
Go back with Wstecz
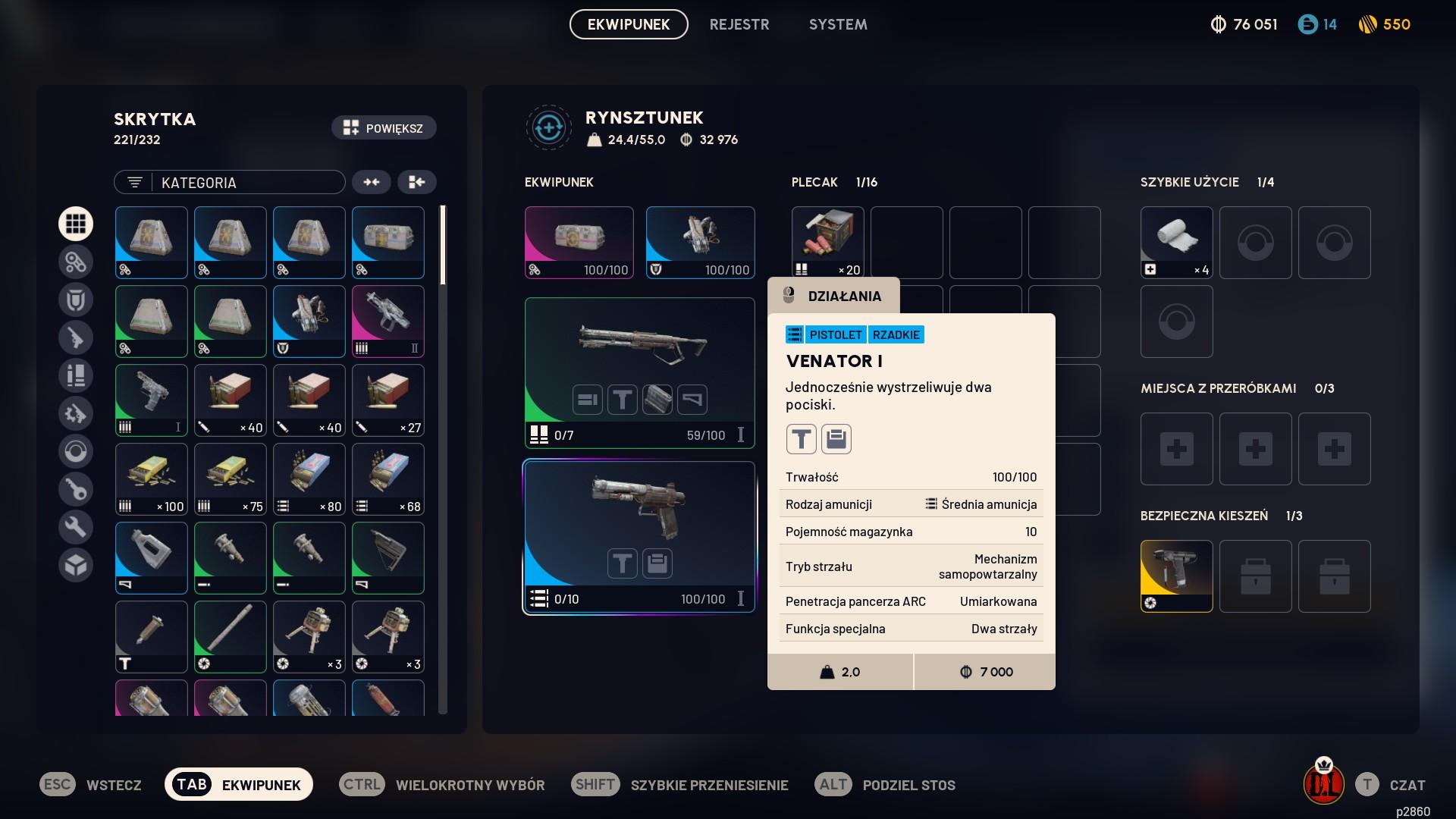[x=91, y=785]
